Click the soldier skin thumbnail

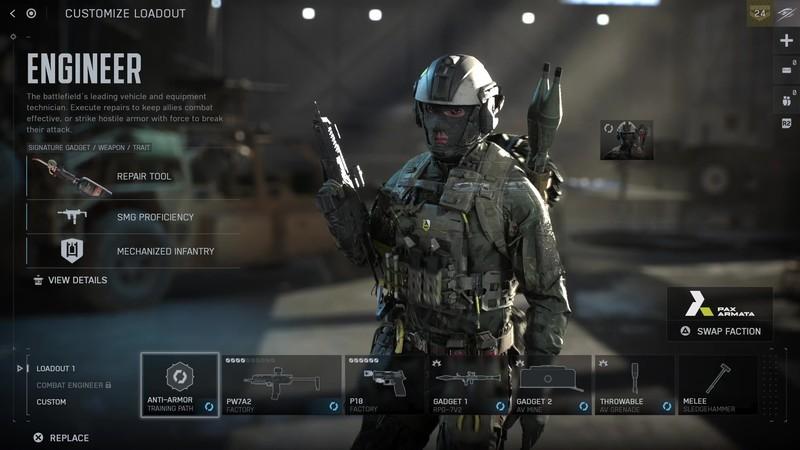[626, 140]
